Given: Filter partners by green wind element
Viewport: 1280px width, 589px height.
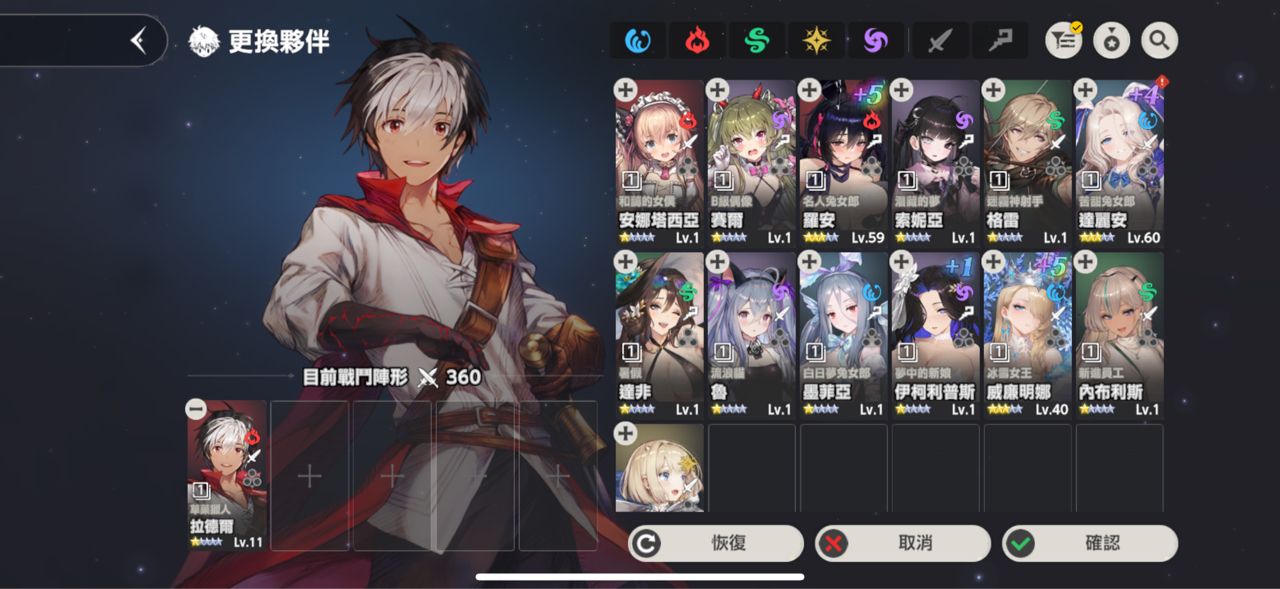Looking at the screenshot, I should click(757, 41).
